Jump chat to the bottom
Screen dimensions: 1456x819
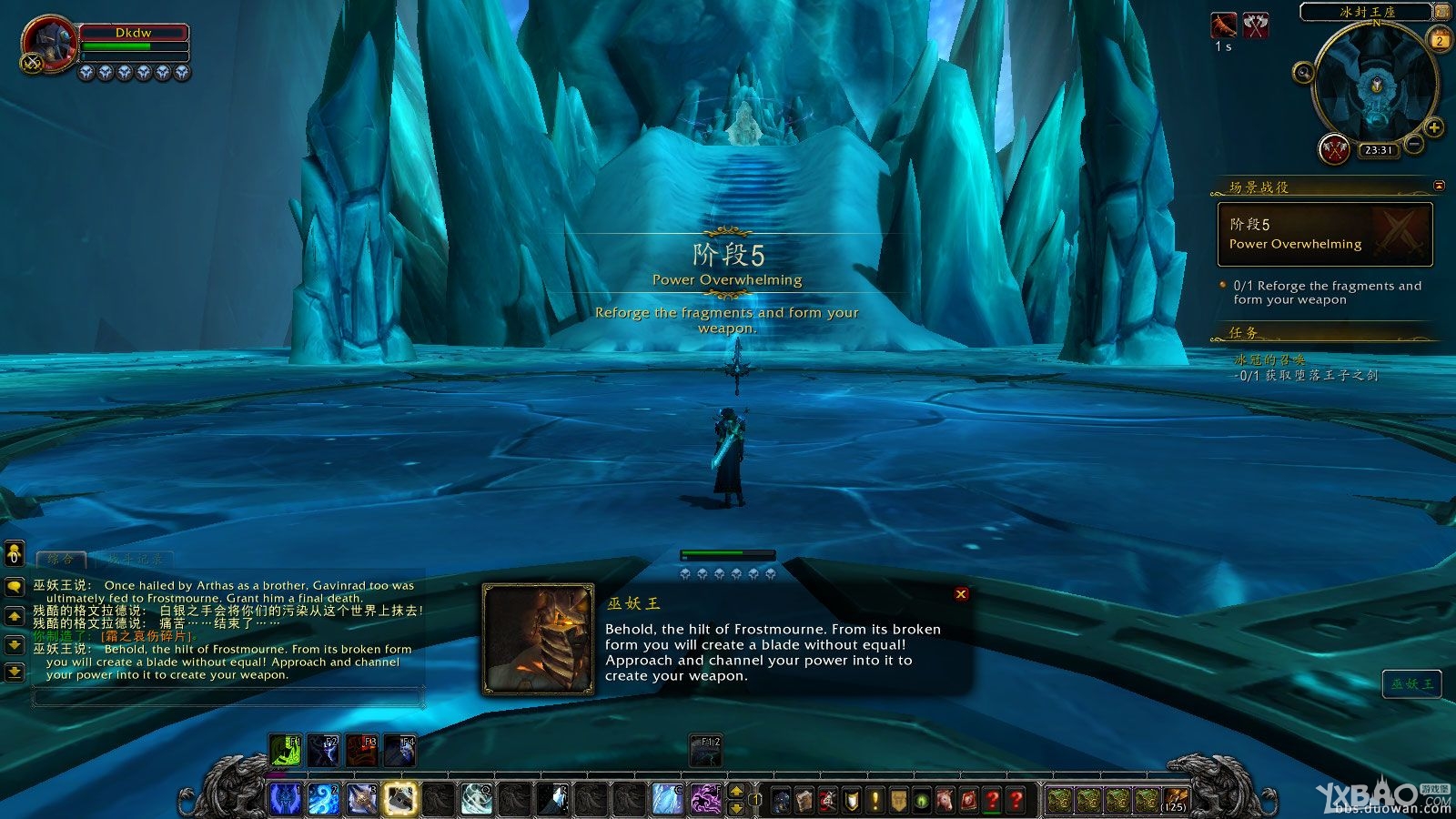pos(14,672)
